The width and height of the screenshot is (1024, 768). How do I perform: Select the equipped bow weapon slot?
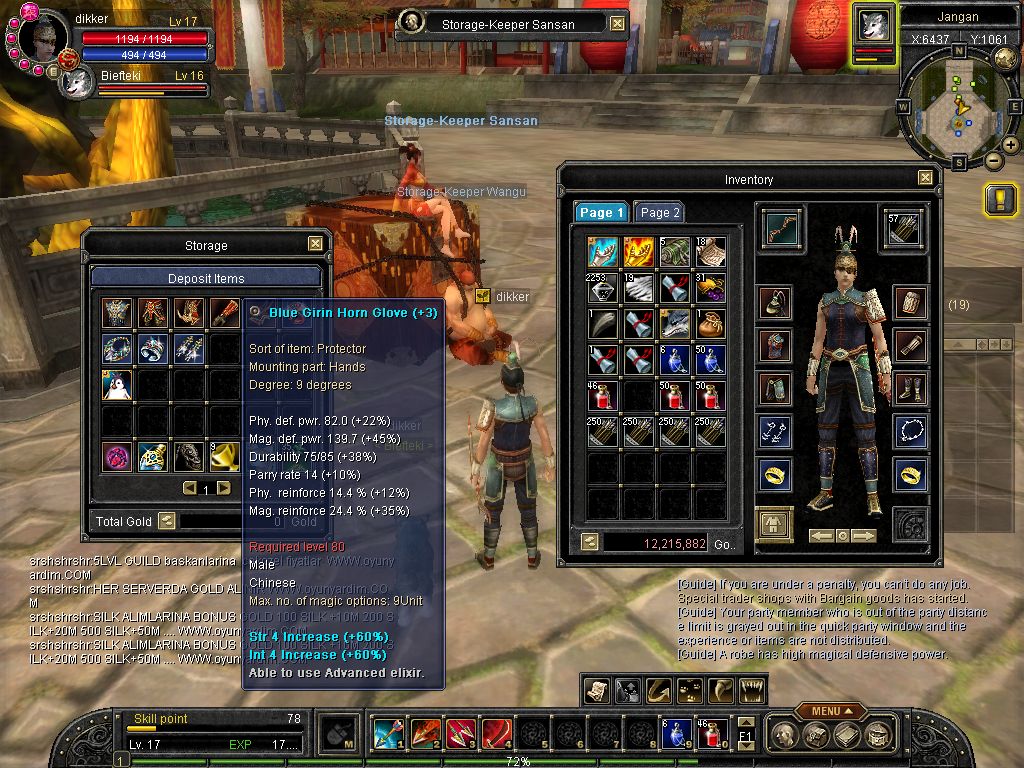pyautogui.click(x=774, y=226)
